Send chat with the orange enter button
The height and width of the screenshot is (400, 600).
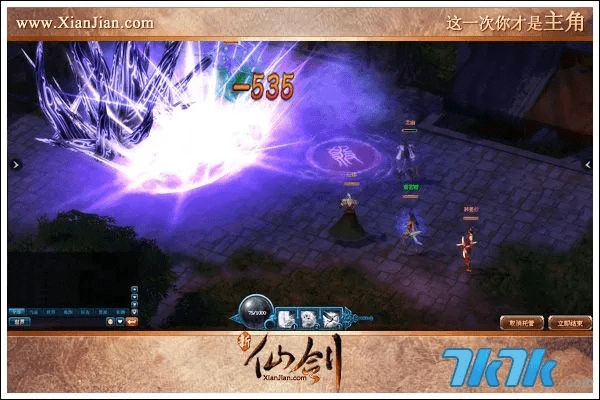pos(134,322)
